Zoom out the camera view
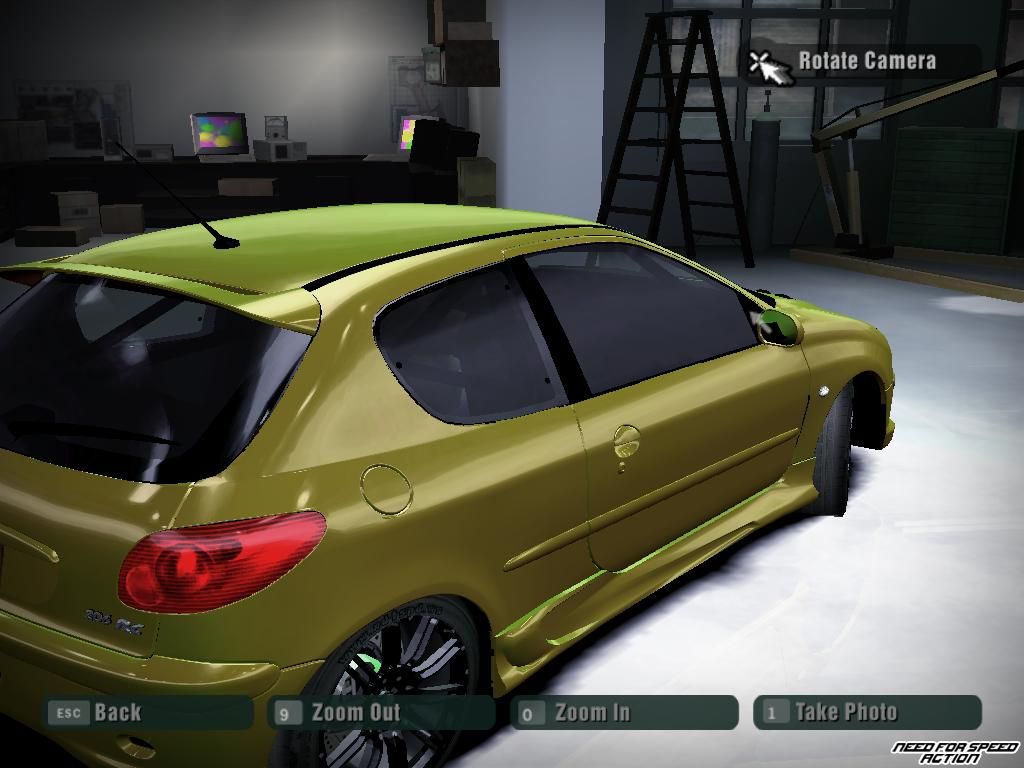Image resolution: width=1024 pixels, height=768 pixels. click(x=383, y=713)
